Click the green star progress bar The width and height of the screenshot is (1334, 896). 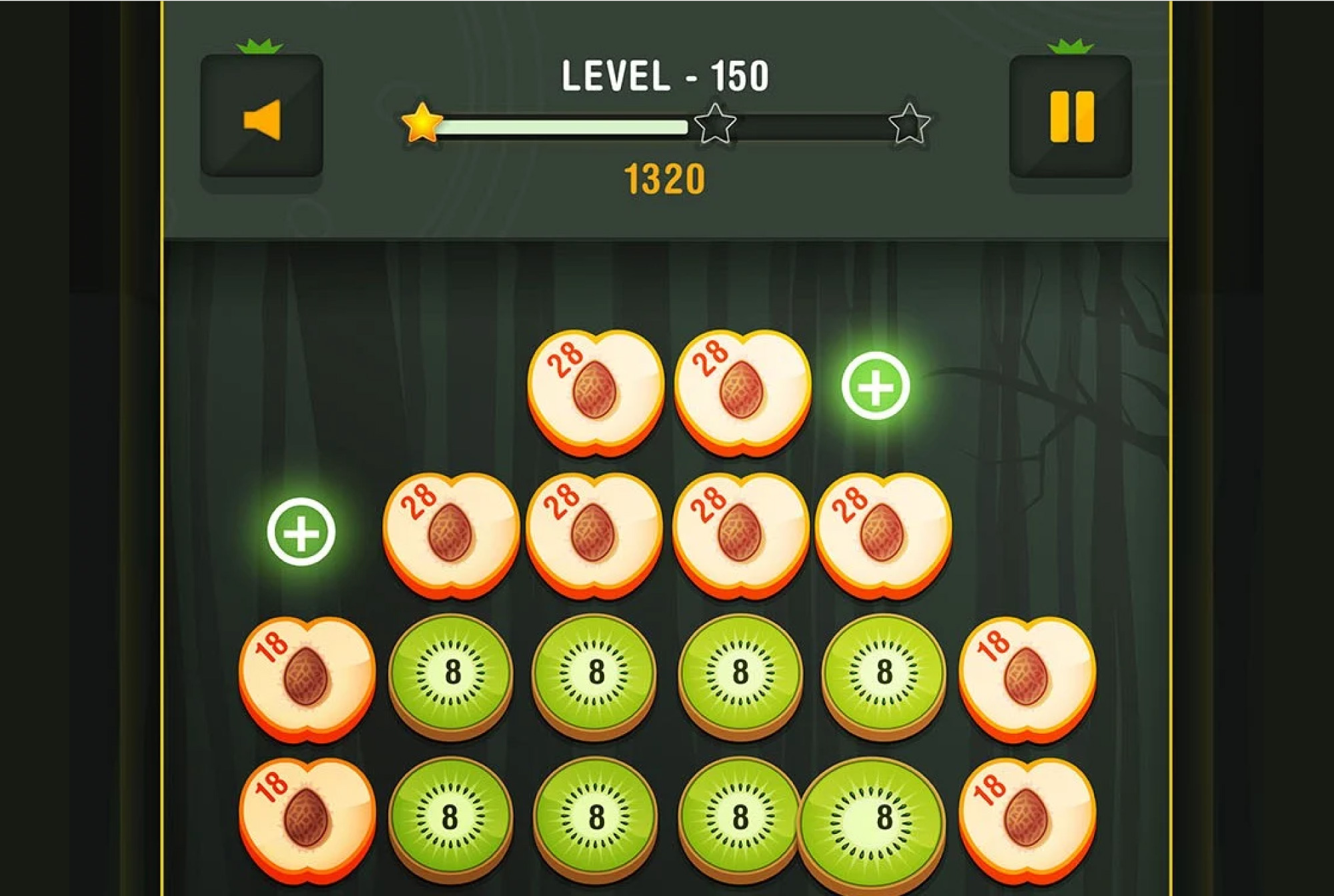click(567, 125)
